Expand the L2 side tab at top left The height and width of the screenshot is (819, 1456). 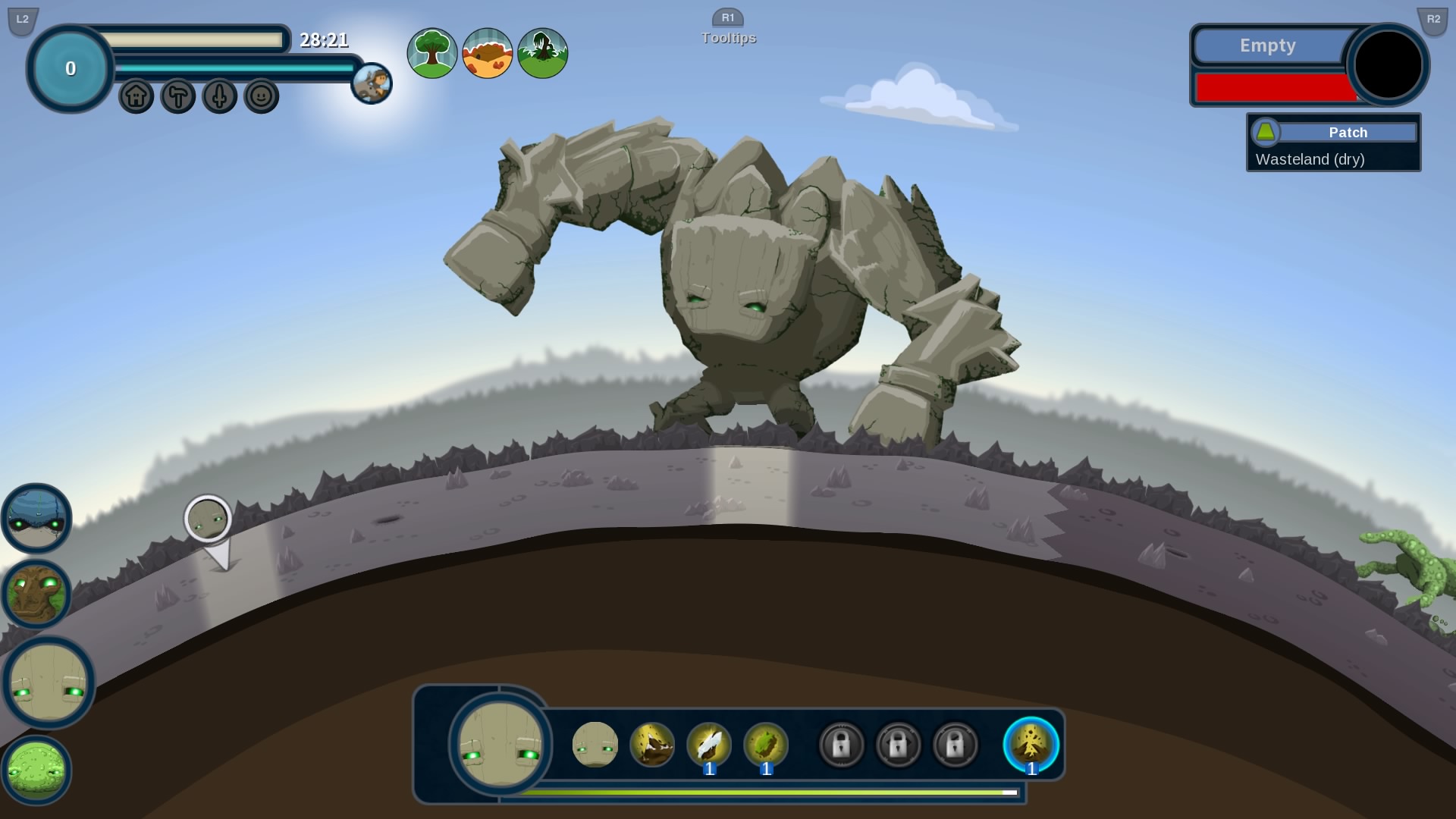click(x=23, y=19)
